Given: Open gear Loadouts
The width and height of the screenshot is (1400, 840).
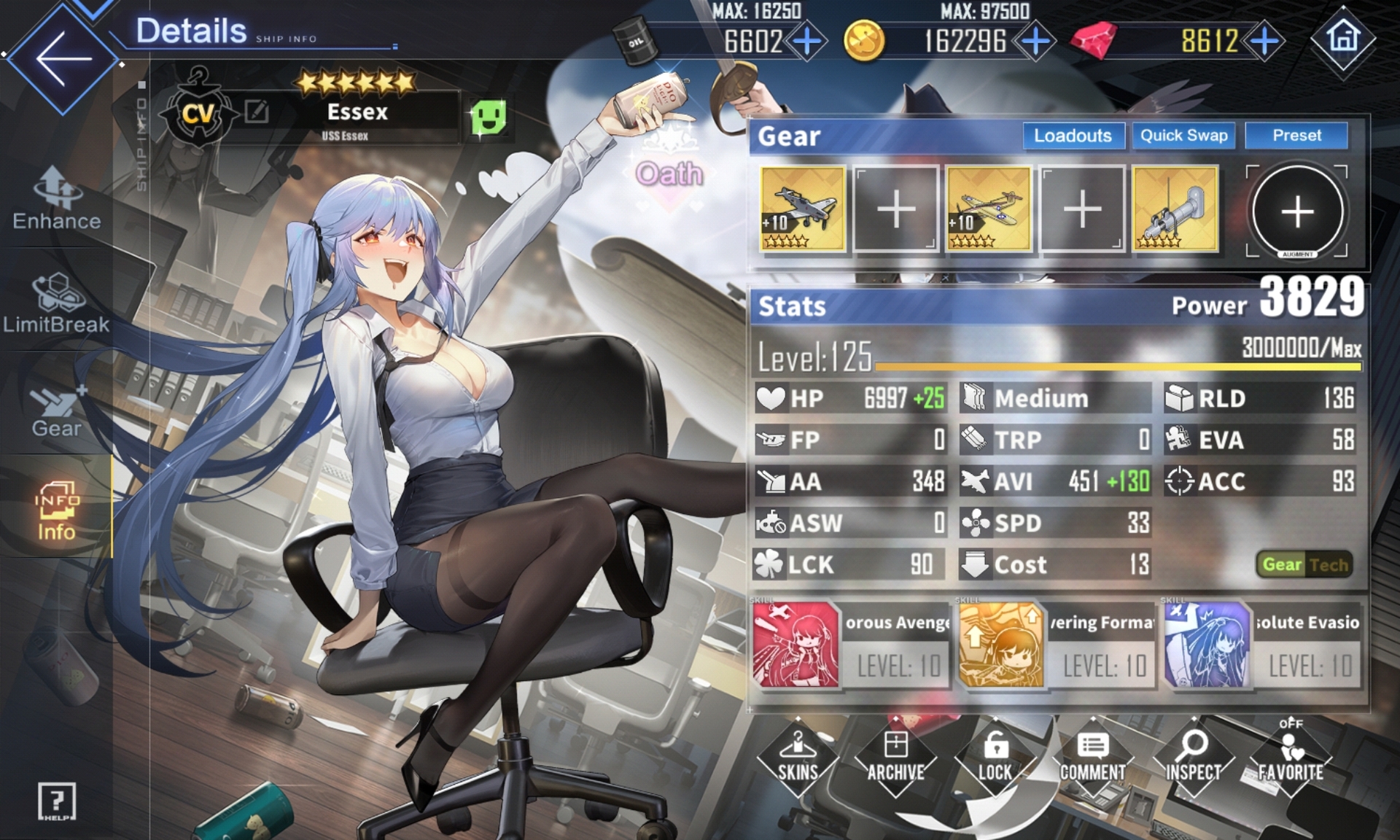Looking at the screenshot, I should click(x=1073, y=136).
